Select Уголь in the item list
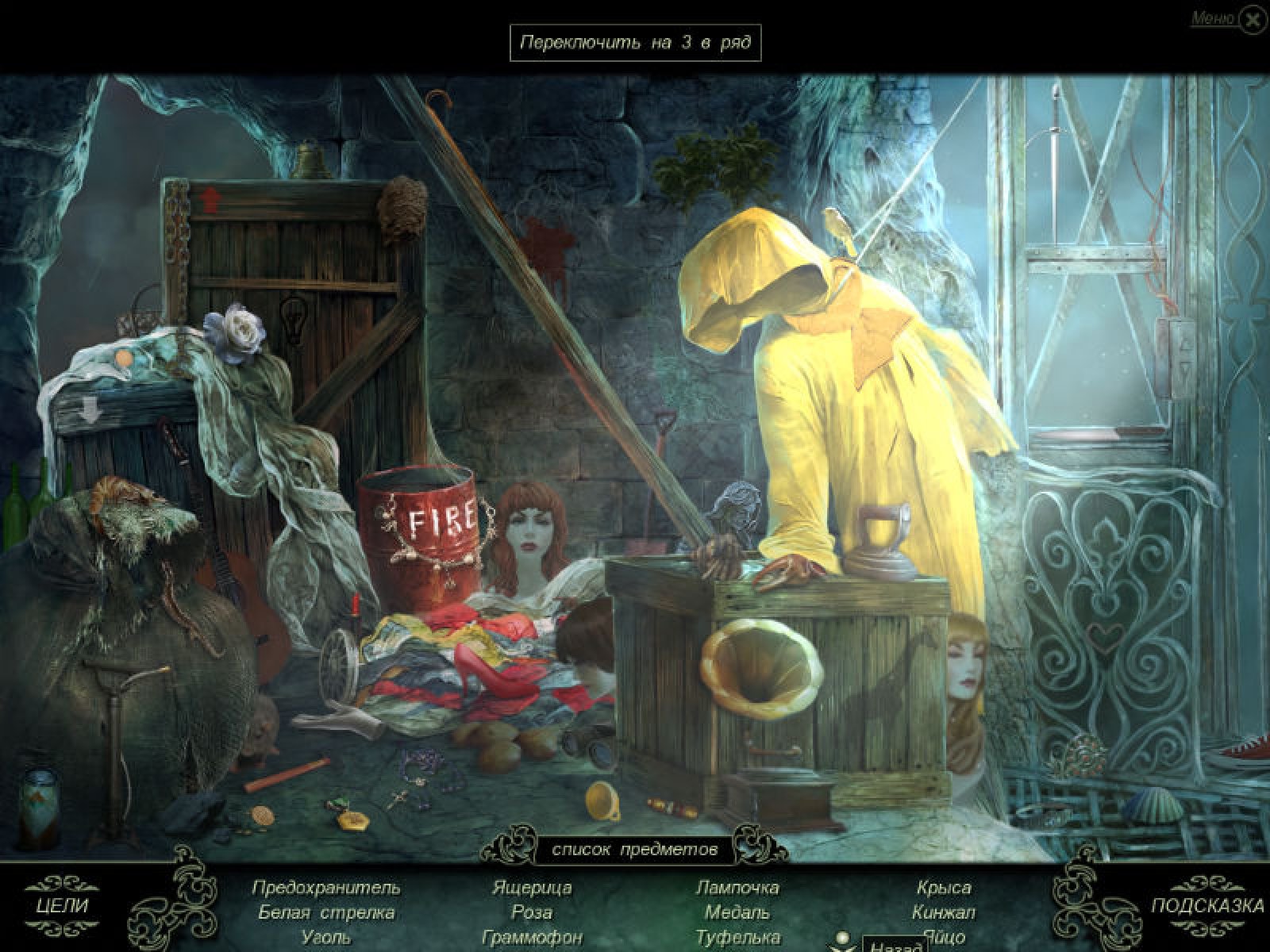The image size is (1270, 952). (x=326, y=938)
